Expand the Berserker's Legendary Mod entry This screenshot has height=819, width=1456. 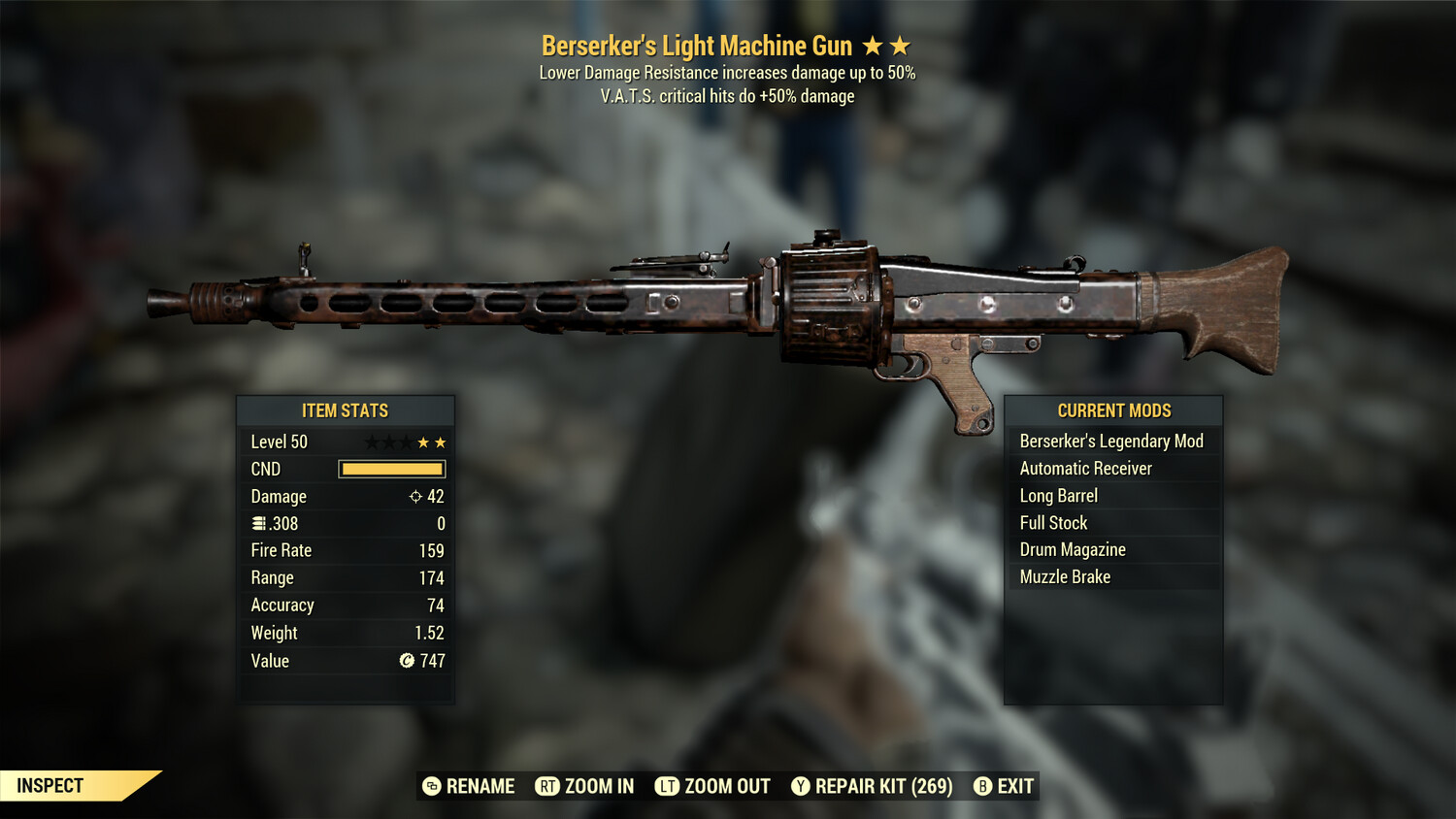click(1111, 441)
